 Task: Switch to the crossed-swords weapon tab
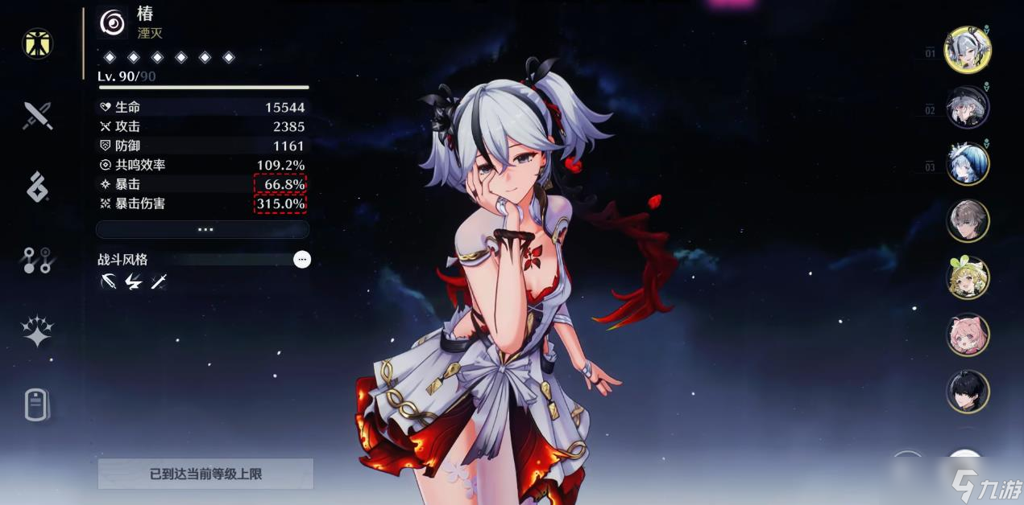pyautogui.click(x=38, y=115)
